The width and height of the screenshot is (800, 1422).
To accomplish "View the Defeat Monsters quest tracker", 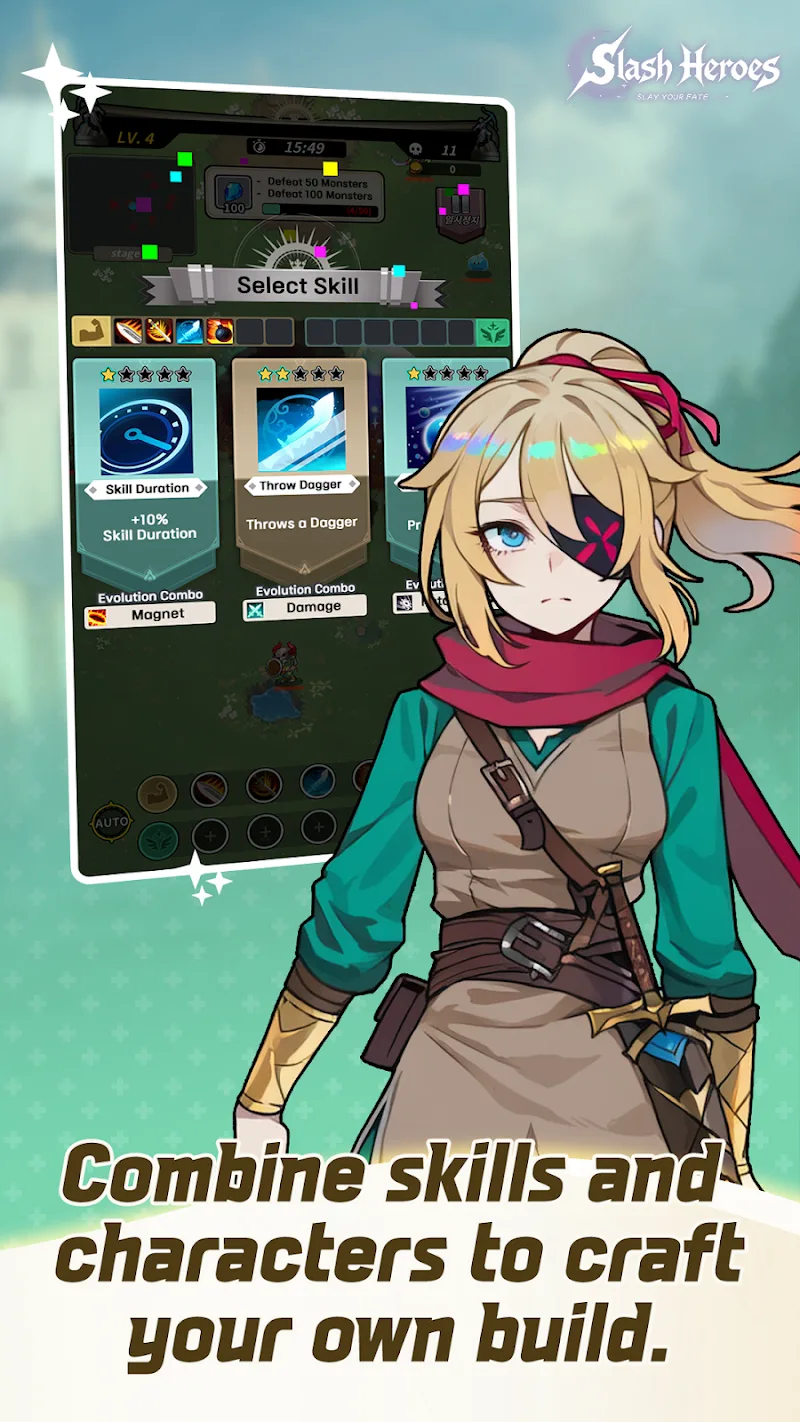I will tap(294, 194).
